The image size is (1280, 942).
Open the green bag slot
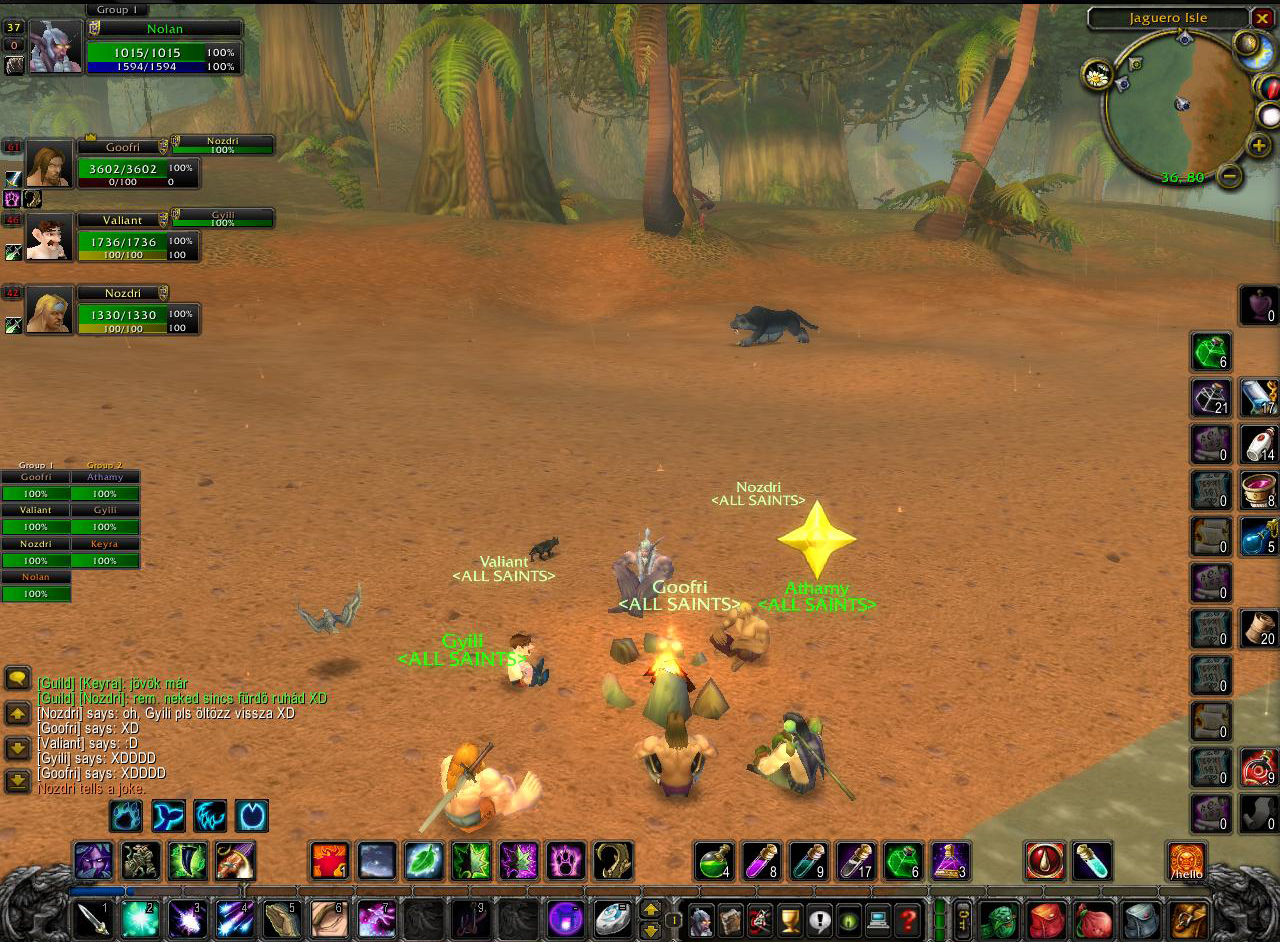click(997, 919)
